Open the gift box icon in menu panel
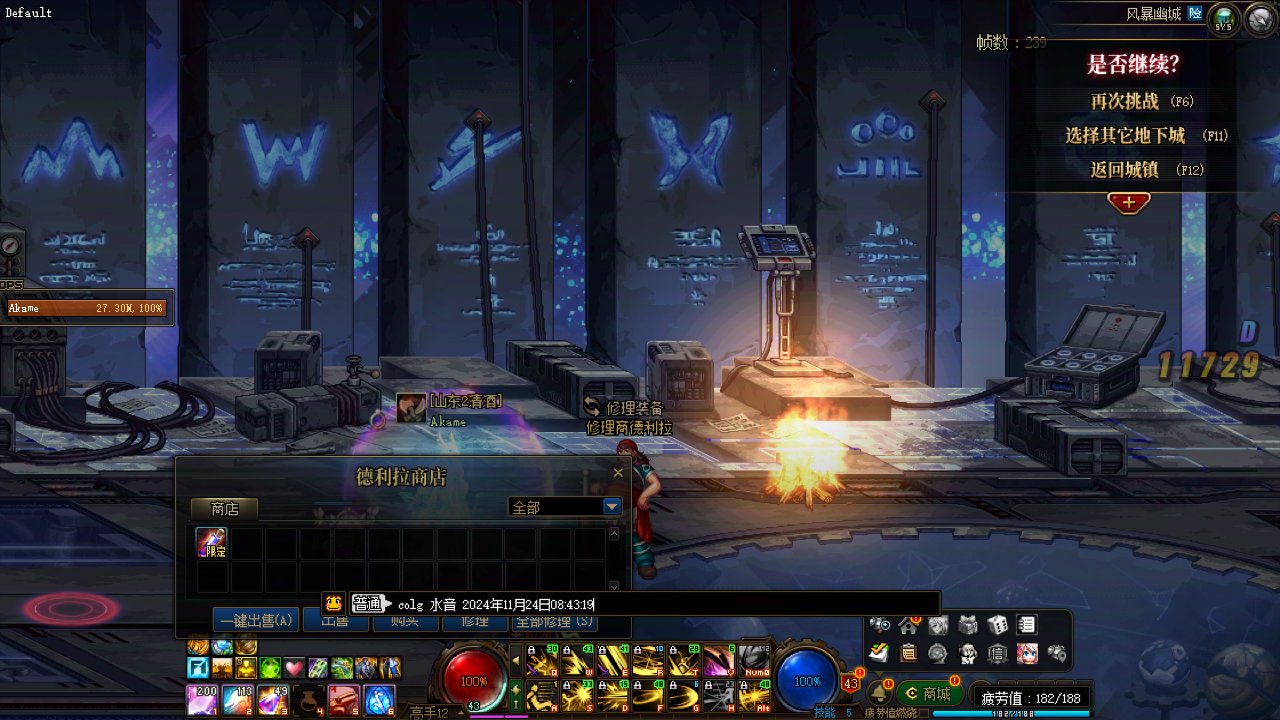 [968, 625]
